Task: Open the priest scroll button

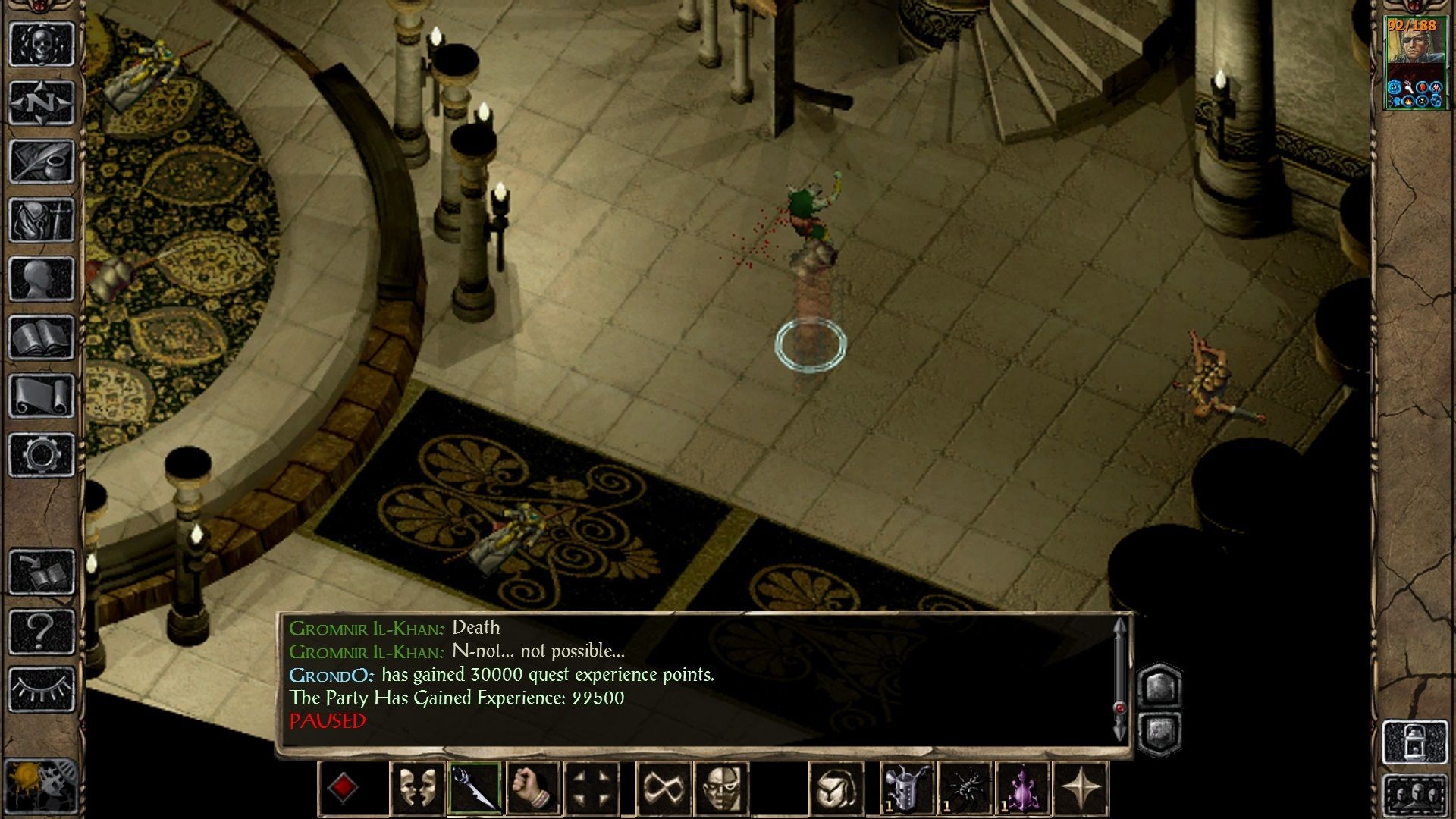Action: 42,396
